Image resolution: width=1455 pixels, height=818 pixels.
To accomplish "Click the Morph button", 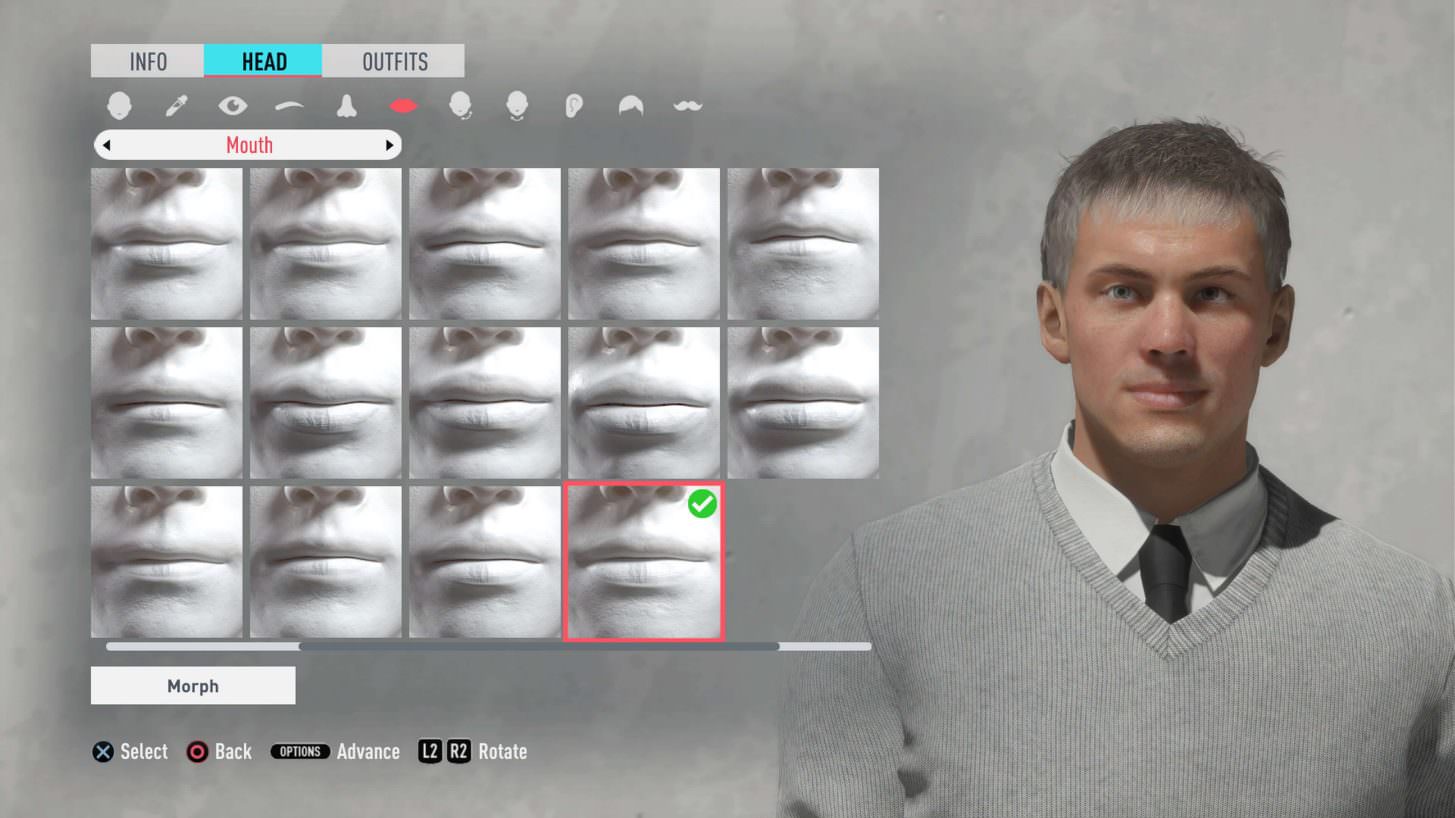I will (x=192, y=686).
